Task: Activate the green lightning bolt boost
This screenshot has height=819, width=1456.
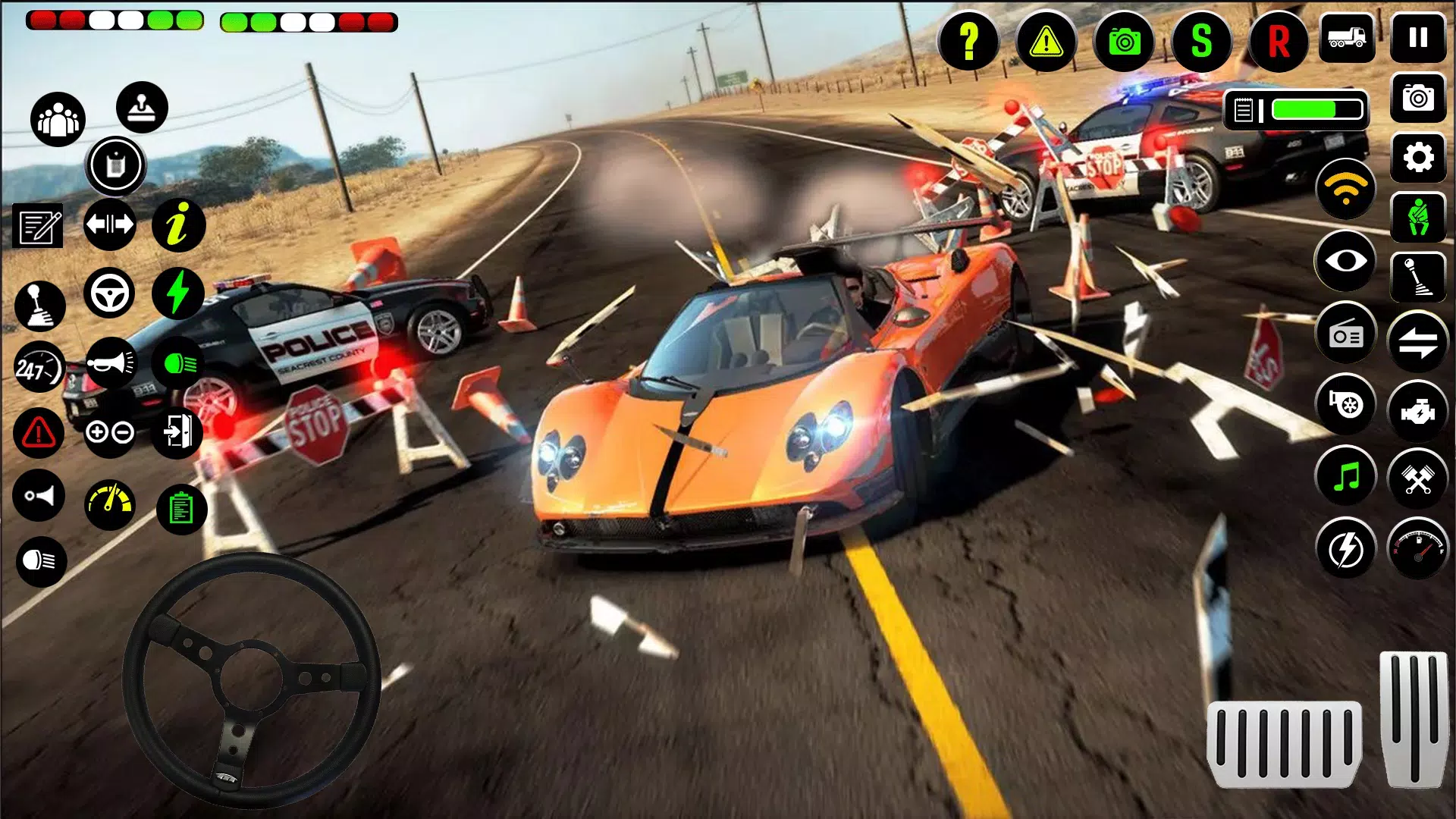Action: (178, 293)
